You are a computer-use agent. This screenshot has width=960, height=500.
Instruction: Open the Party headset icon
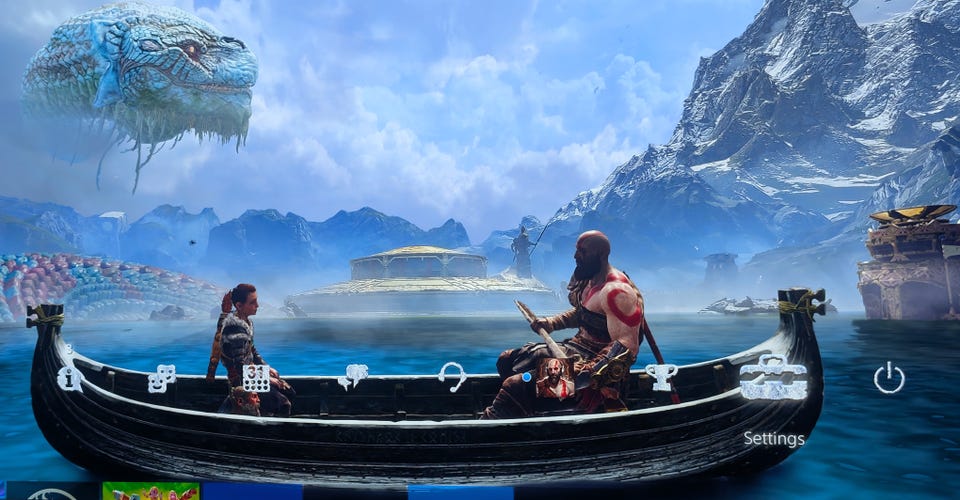(x=452, y=376)
